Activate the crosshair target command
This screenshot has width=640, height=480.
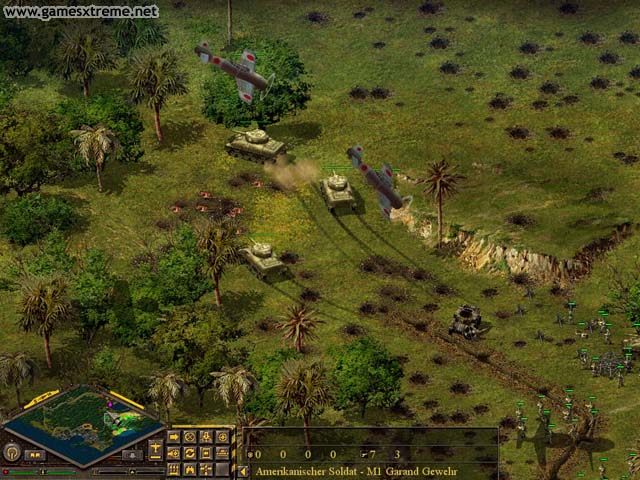221,437
